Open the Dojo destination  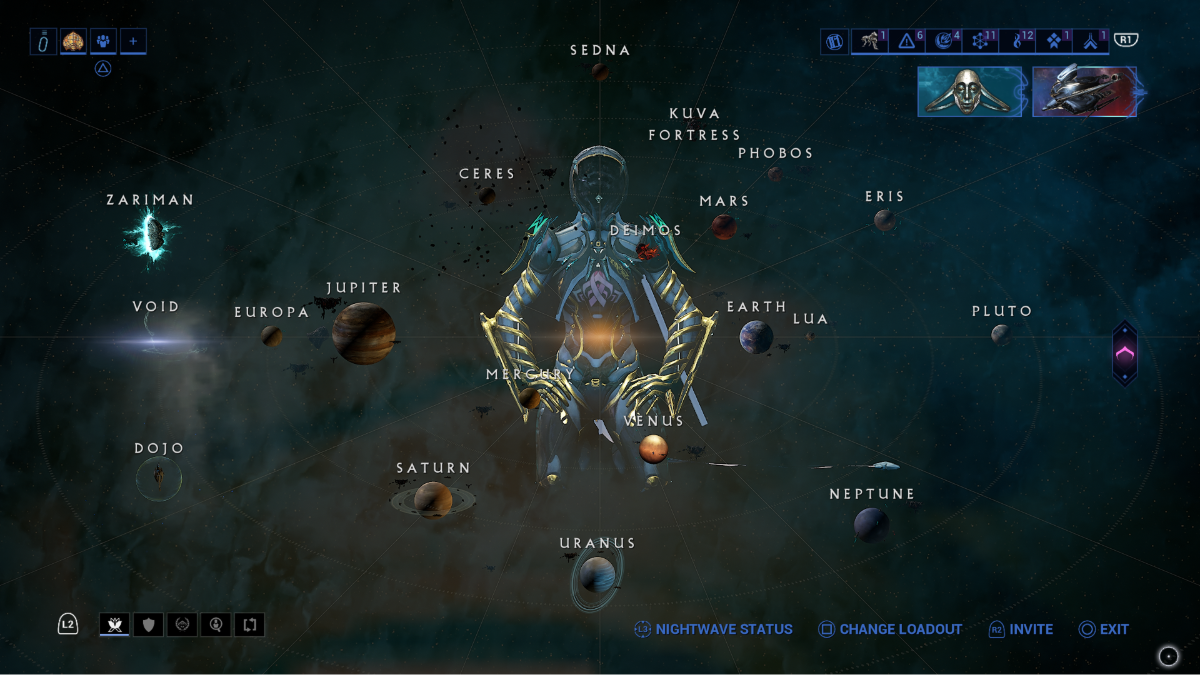[x=159, y=479]
